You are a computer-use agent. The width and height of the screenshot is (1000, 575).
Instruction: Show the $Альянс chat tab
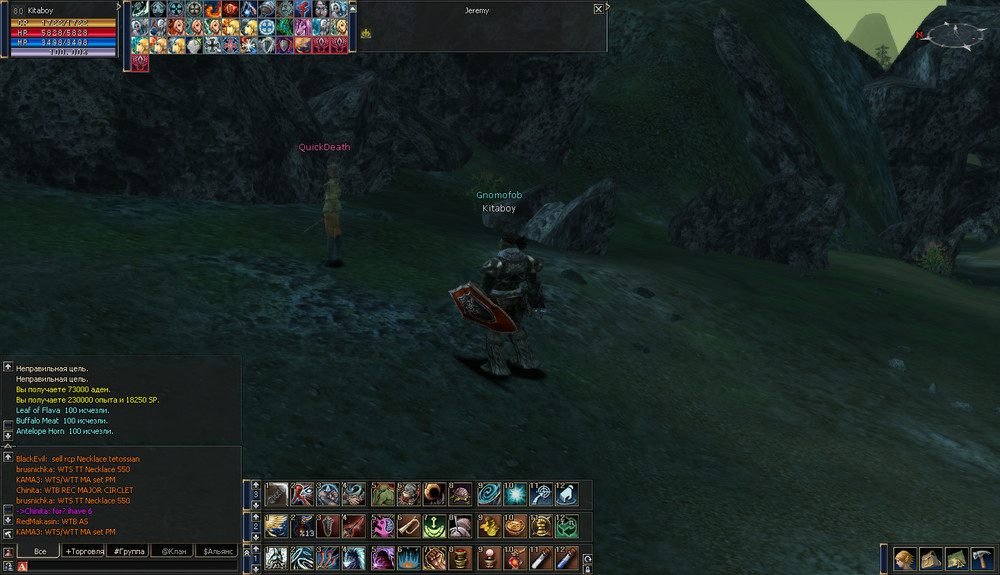[x=218, y=551]
